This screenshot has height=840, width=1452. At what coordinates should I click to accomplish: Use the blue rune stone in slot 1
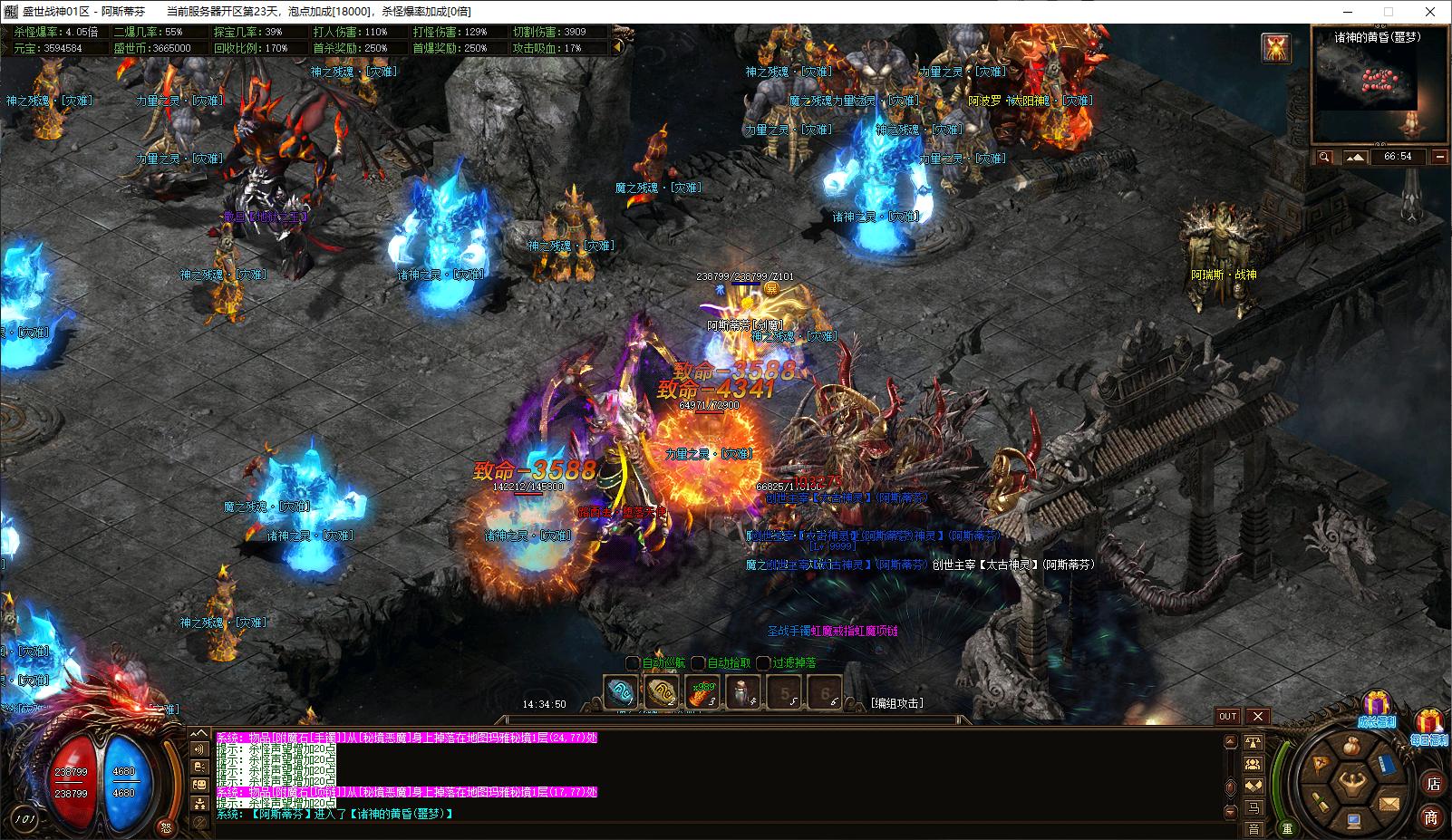(x=621, y=694)
